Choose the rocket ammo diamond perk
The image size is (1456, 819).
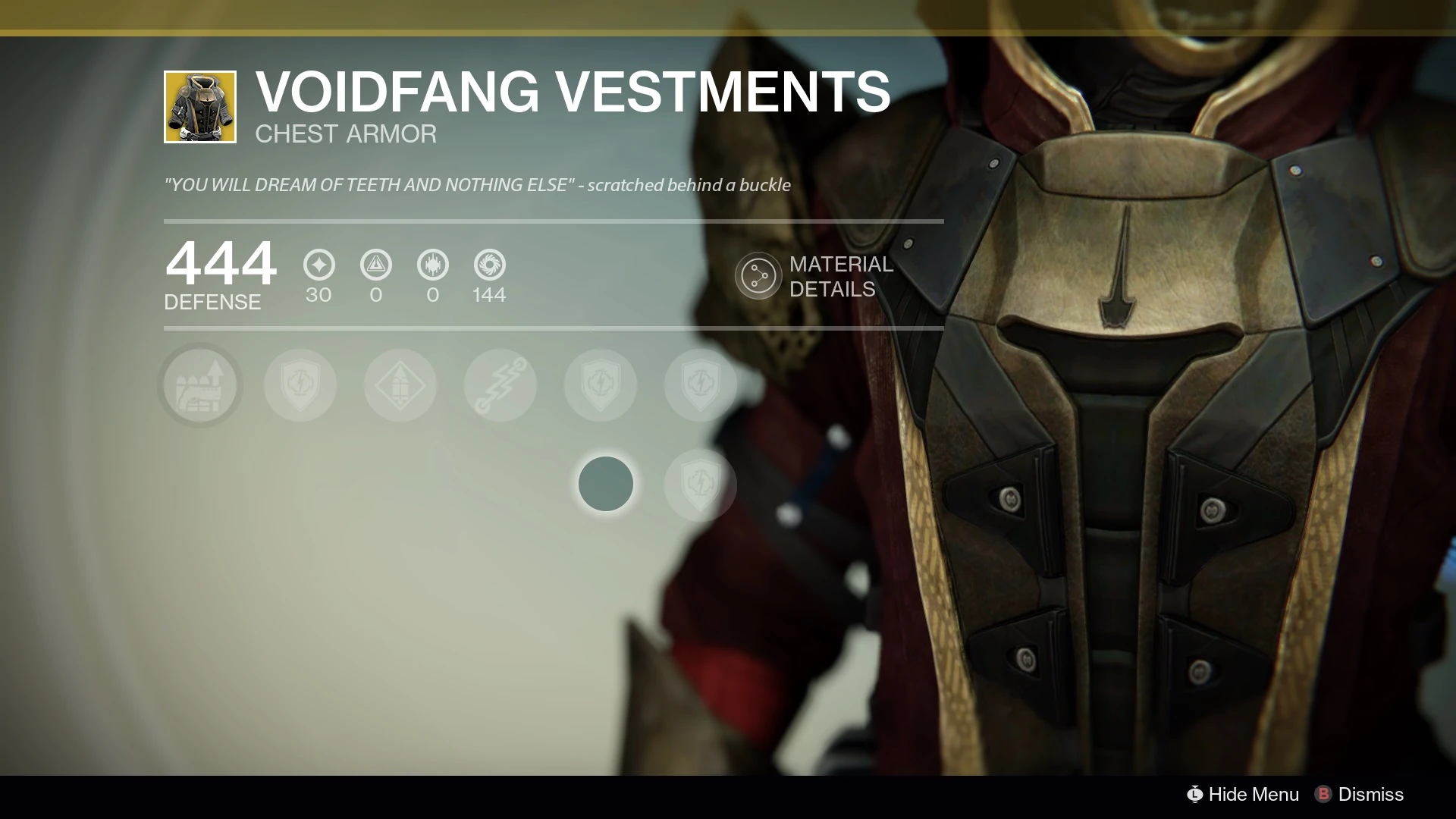(x=400, y=385)
